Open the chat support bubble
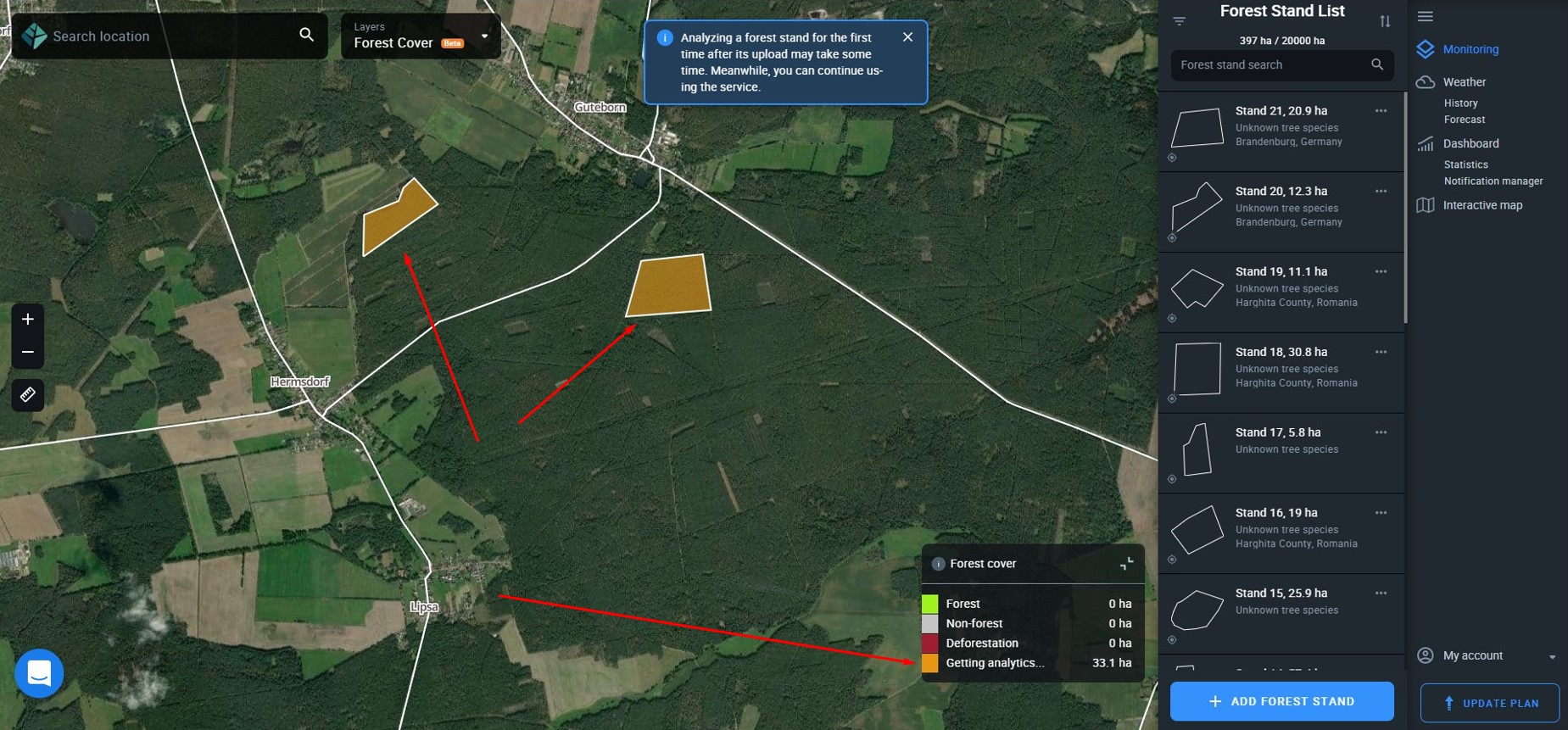Viewport: 1568px width, 730px height. click(38, 672)
